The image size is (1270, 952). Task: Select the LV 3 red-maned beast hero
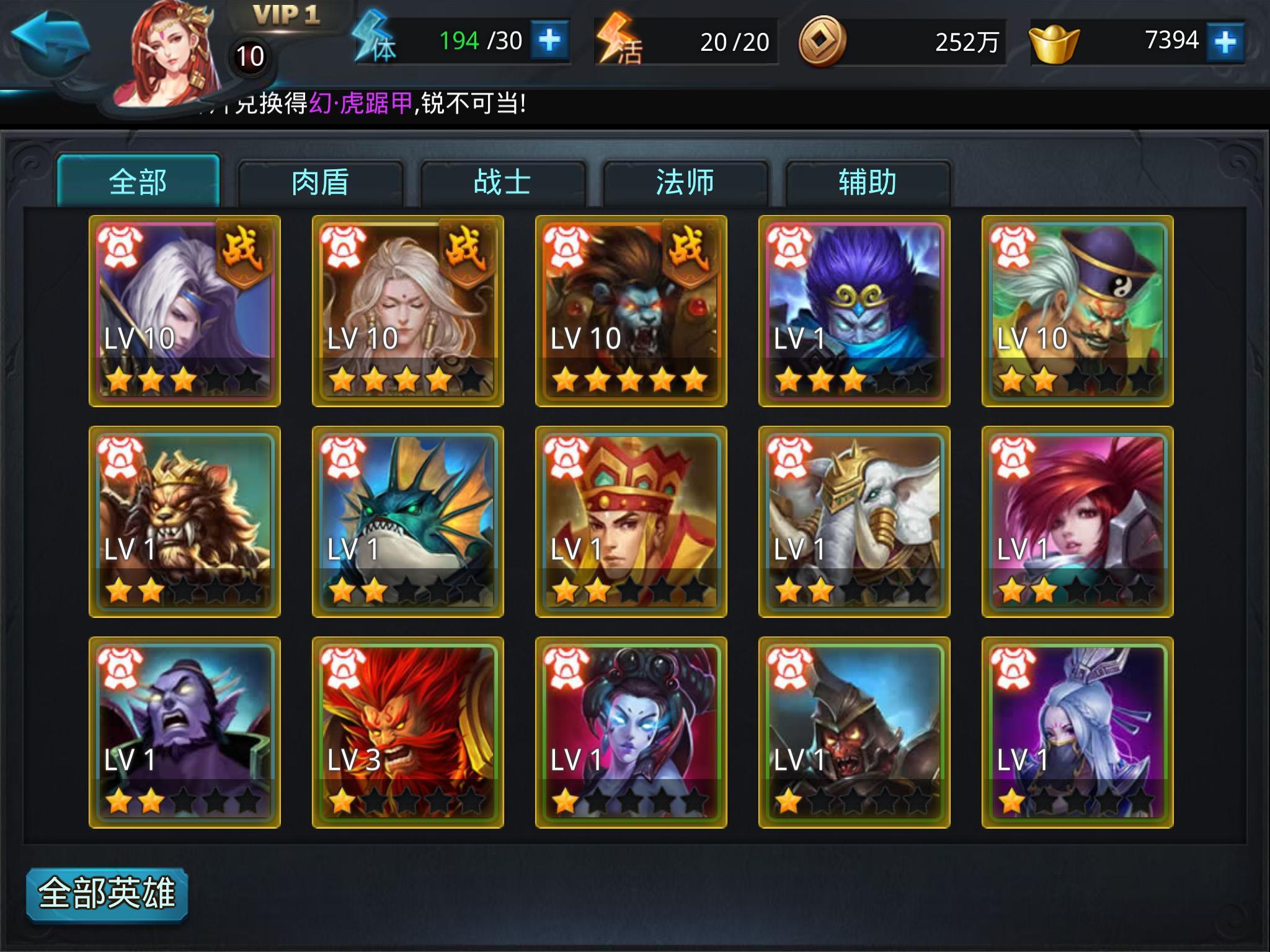408,733
